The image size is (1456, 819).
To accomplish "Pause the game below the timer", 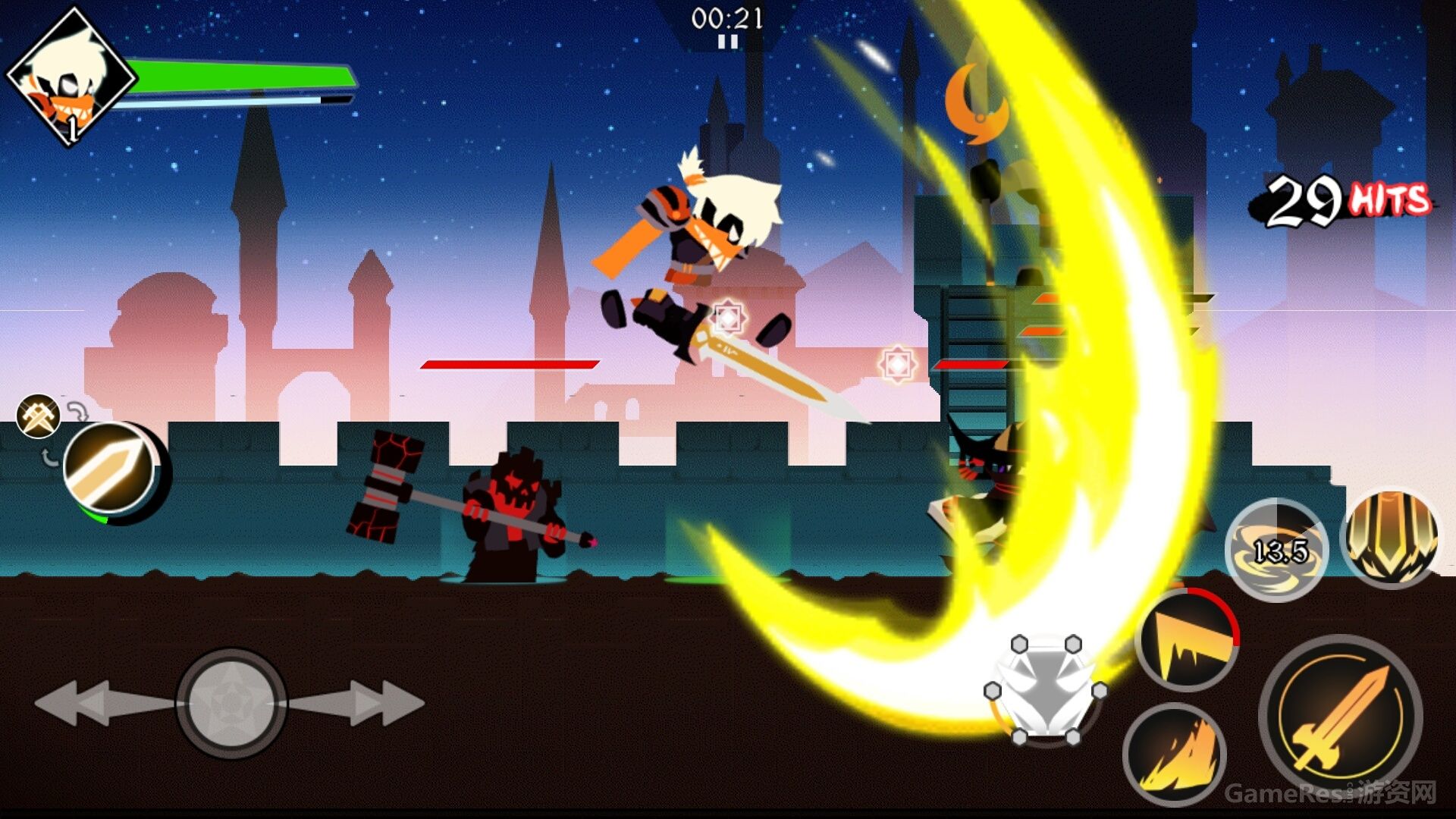I will pos(727,42).
